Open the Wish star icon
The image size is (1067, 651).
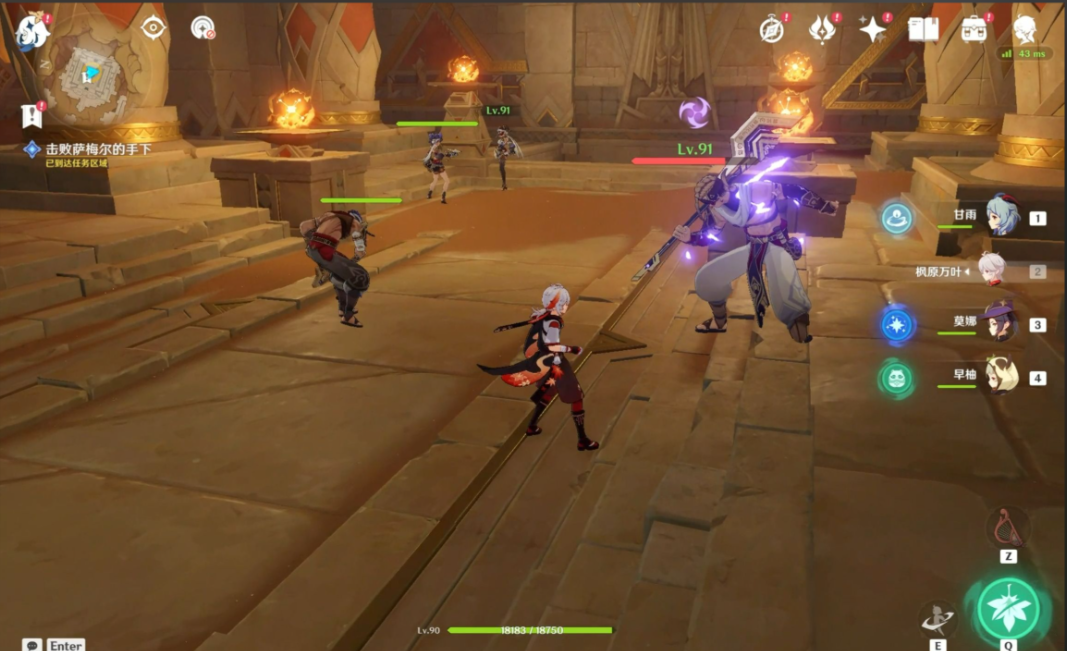873,29
